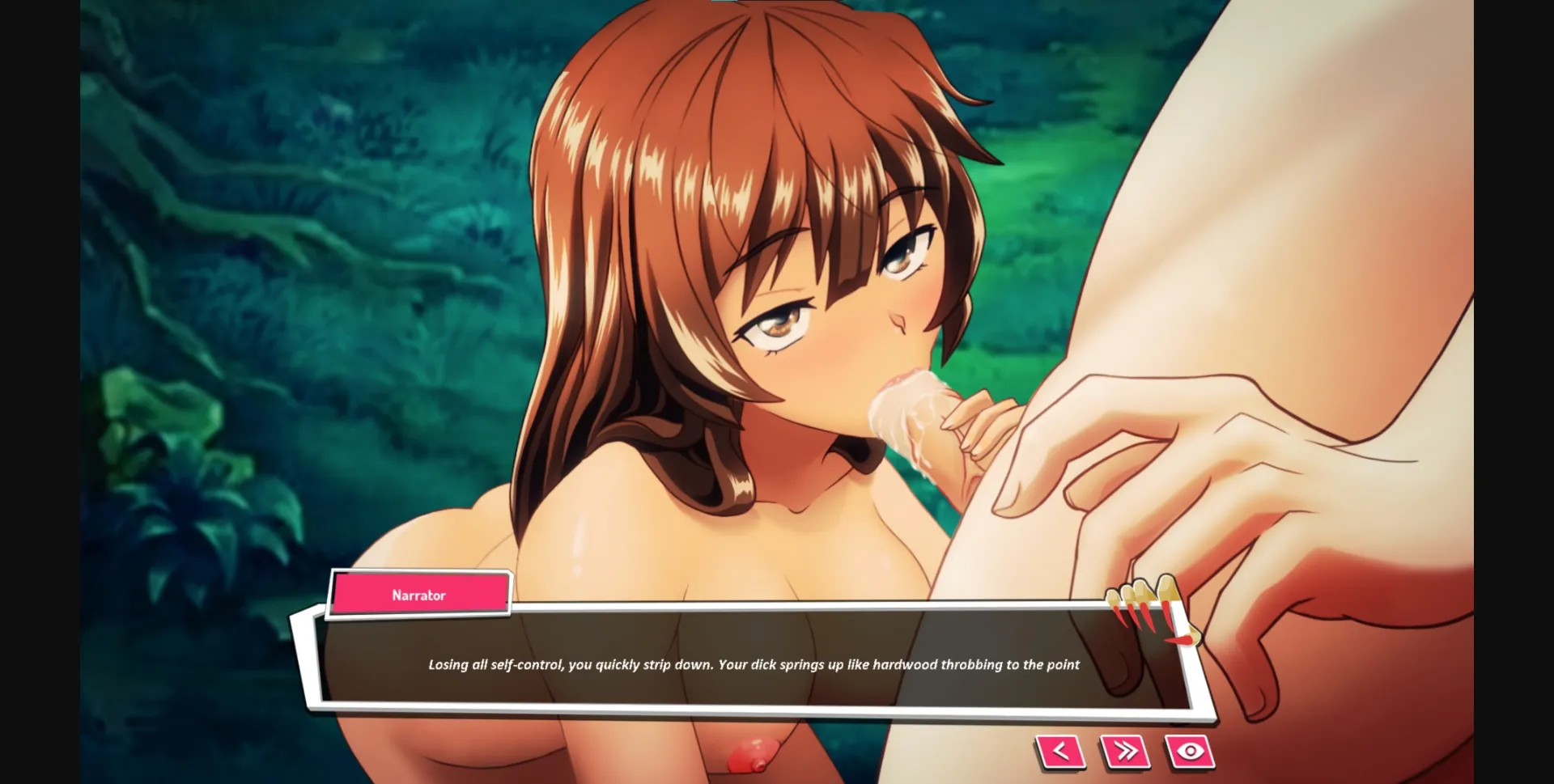Viewport: 1554px width, 784px height.
Task: Advance the scene by clicking the text panel
Action: pos(753,664)
